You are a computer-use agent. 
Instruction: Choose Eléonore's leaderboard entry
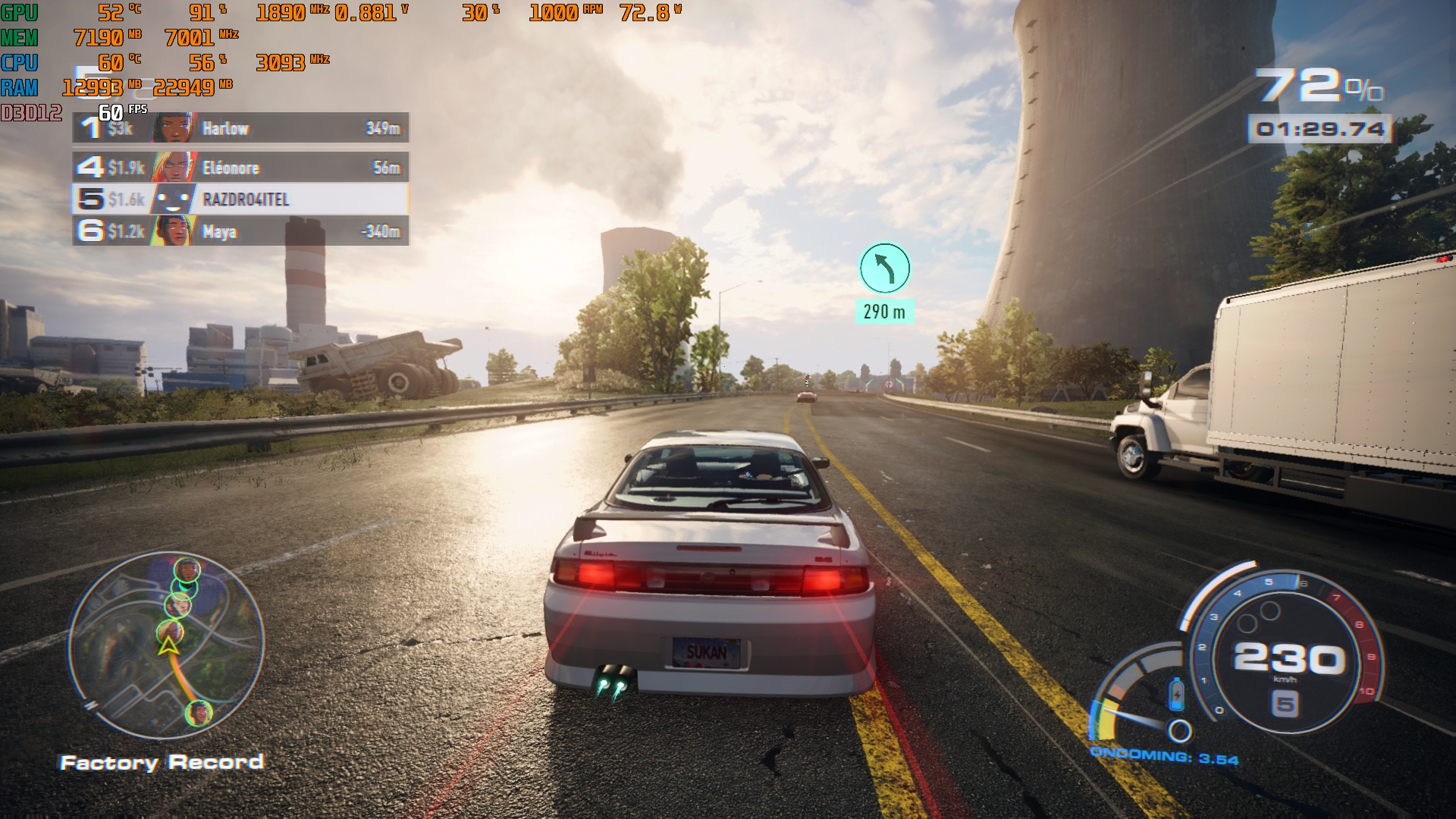[240, 168]
